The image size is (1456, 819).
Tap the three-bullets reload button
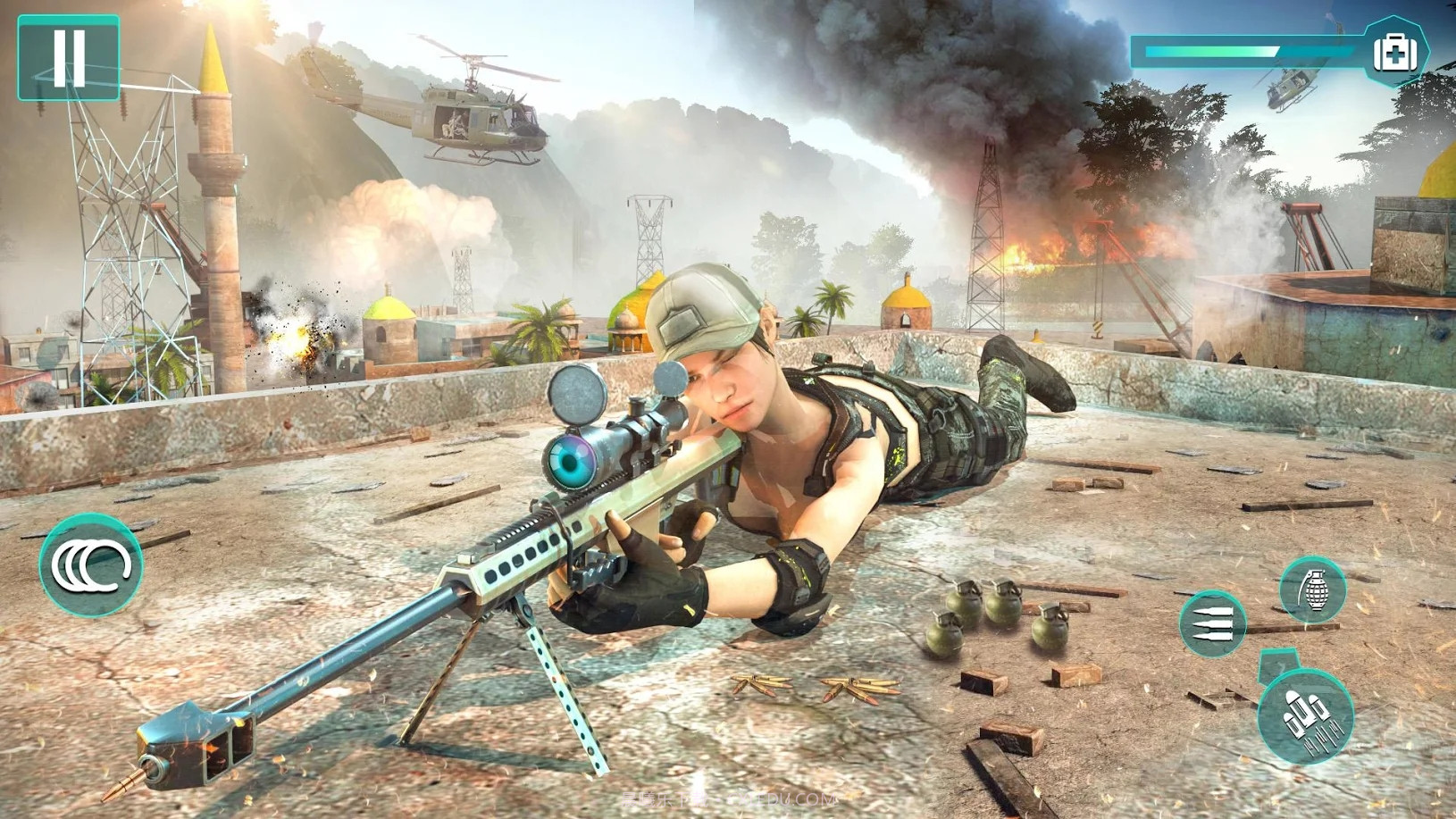[1212, 623]
